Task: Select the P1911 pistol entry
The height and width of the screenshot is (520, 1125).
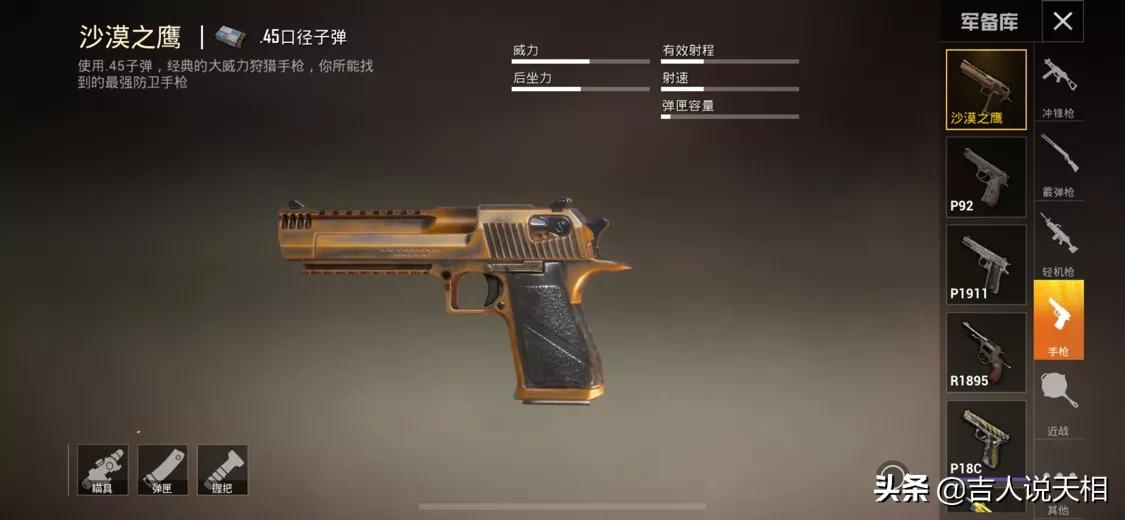Action: tap(986, 264)
